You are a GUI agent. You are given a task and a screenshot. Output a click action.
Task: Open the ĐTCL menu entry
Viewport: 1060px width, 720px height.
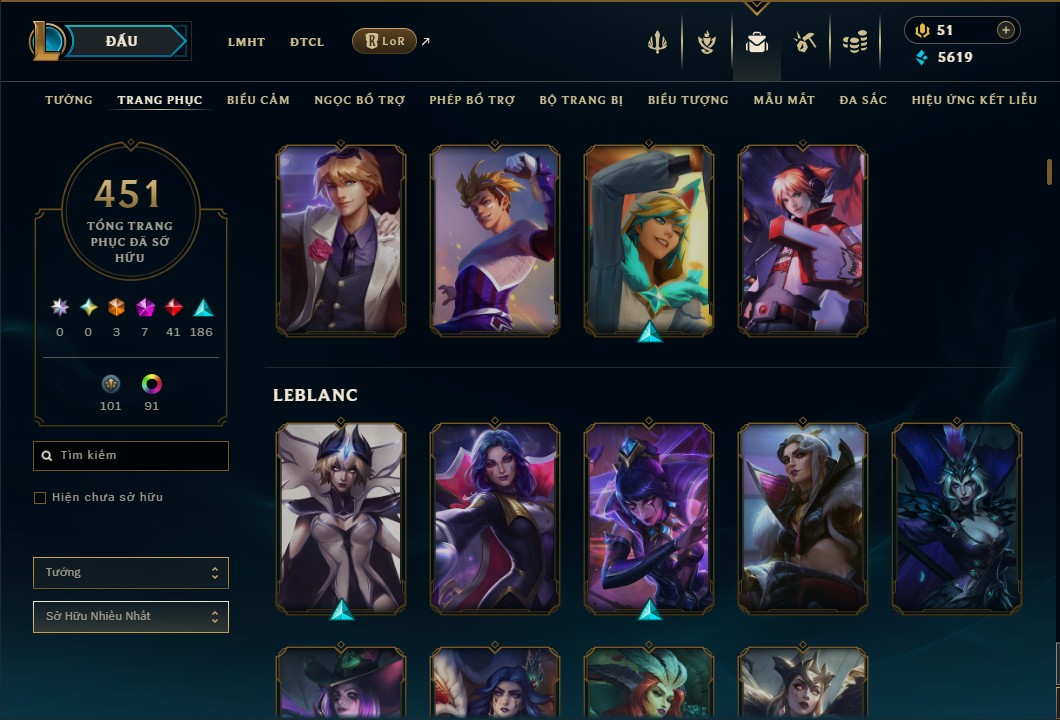click(307, 42)
